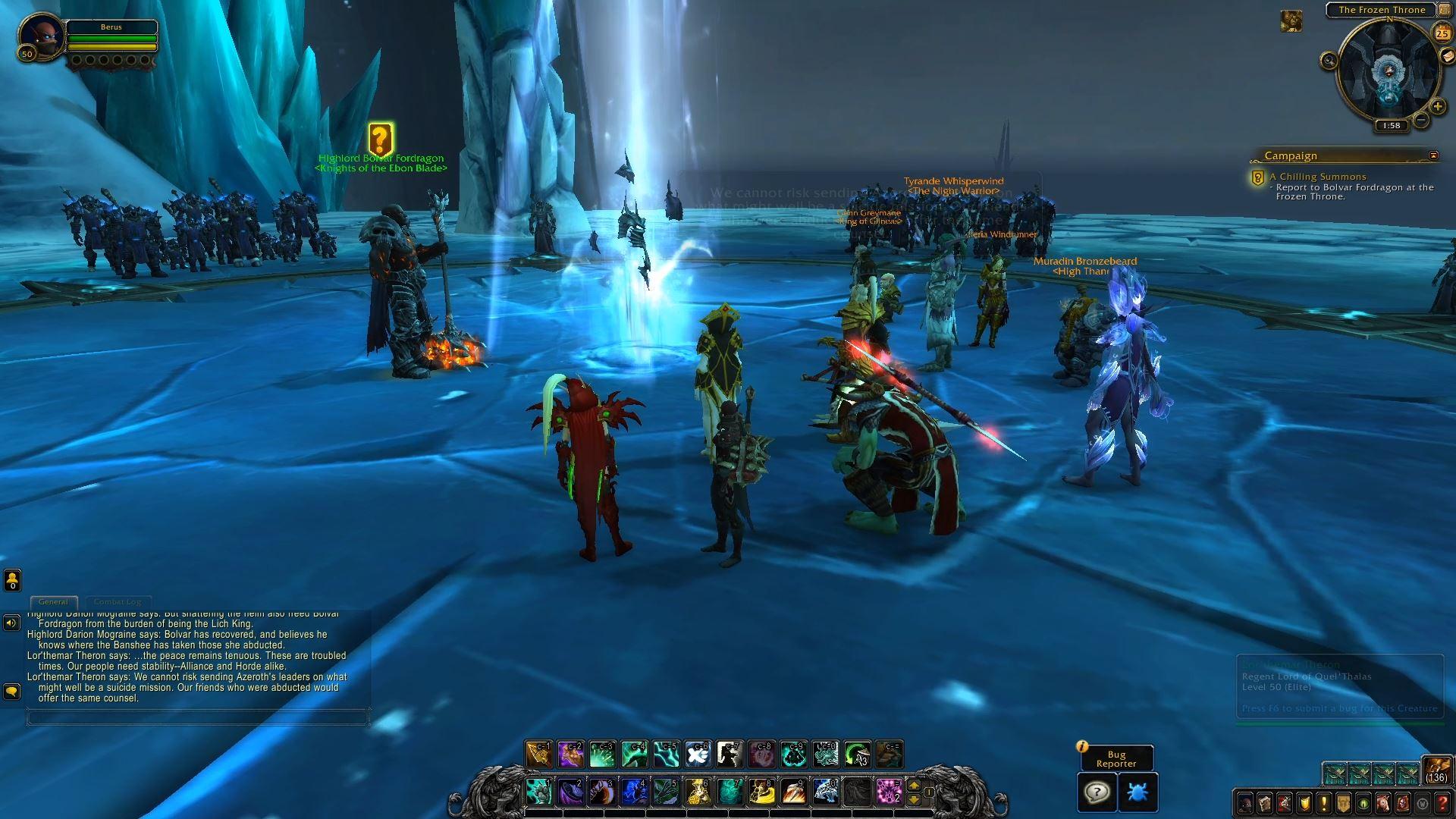Use the ability bound to key 9
The height and width of the screenshot is (819, 1456).
point(792,791)
